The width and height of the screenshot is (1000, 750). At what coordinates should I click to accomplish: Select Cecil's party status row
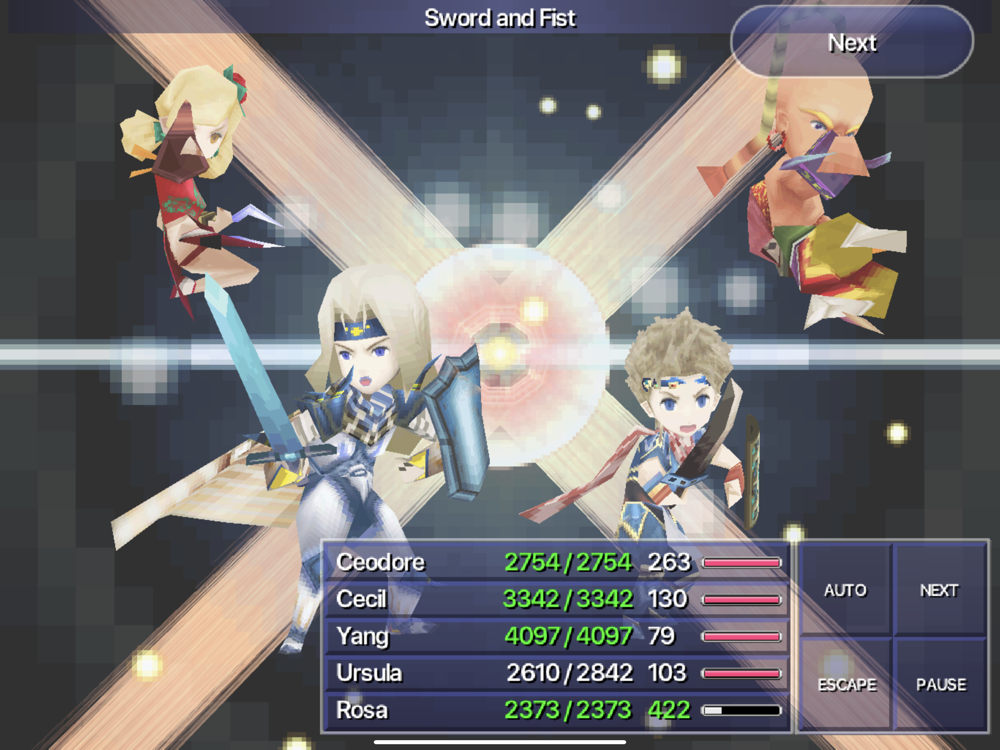(x=556, y=599)
